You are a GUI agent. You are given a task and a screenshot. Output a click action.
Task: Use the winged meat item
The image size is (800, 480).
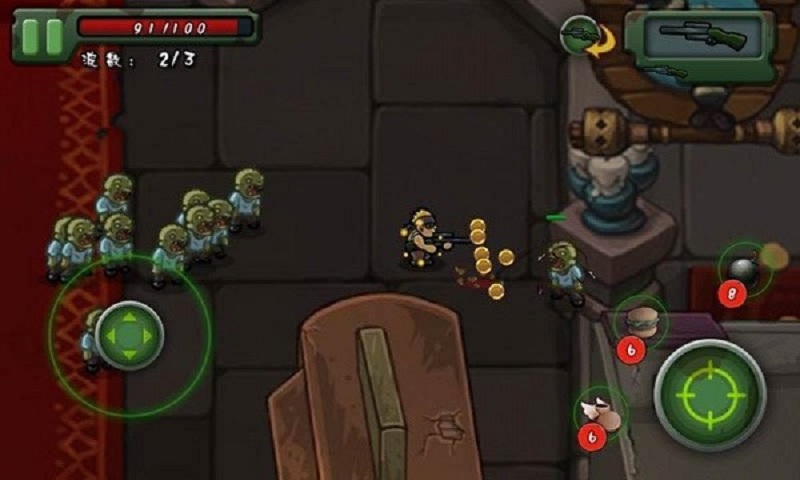602,412
